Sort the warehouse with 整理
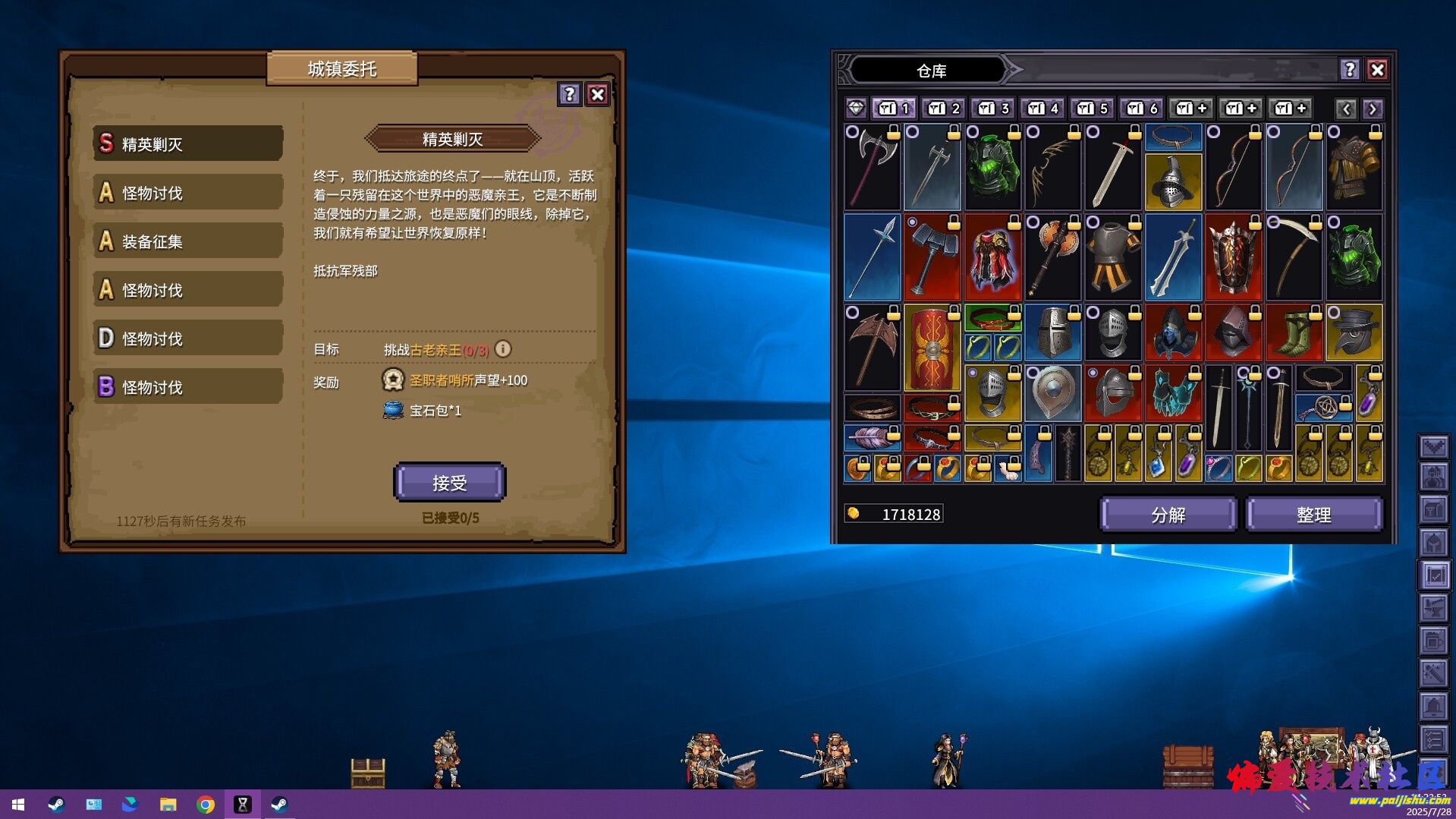 [1313, 515]
